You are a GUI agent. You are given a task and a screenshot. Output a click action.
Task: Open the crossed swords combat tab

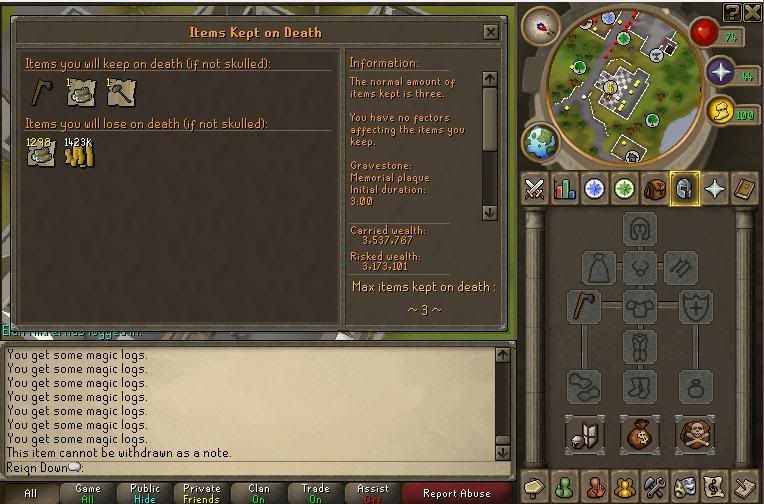(535, 189)
